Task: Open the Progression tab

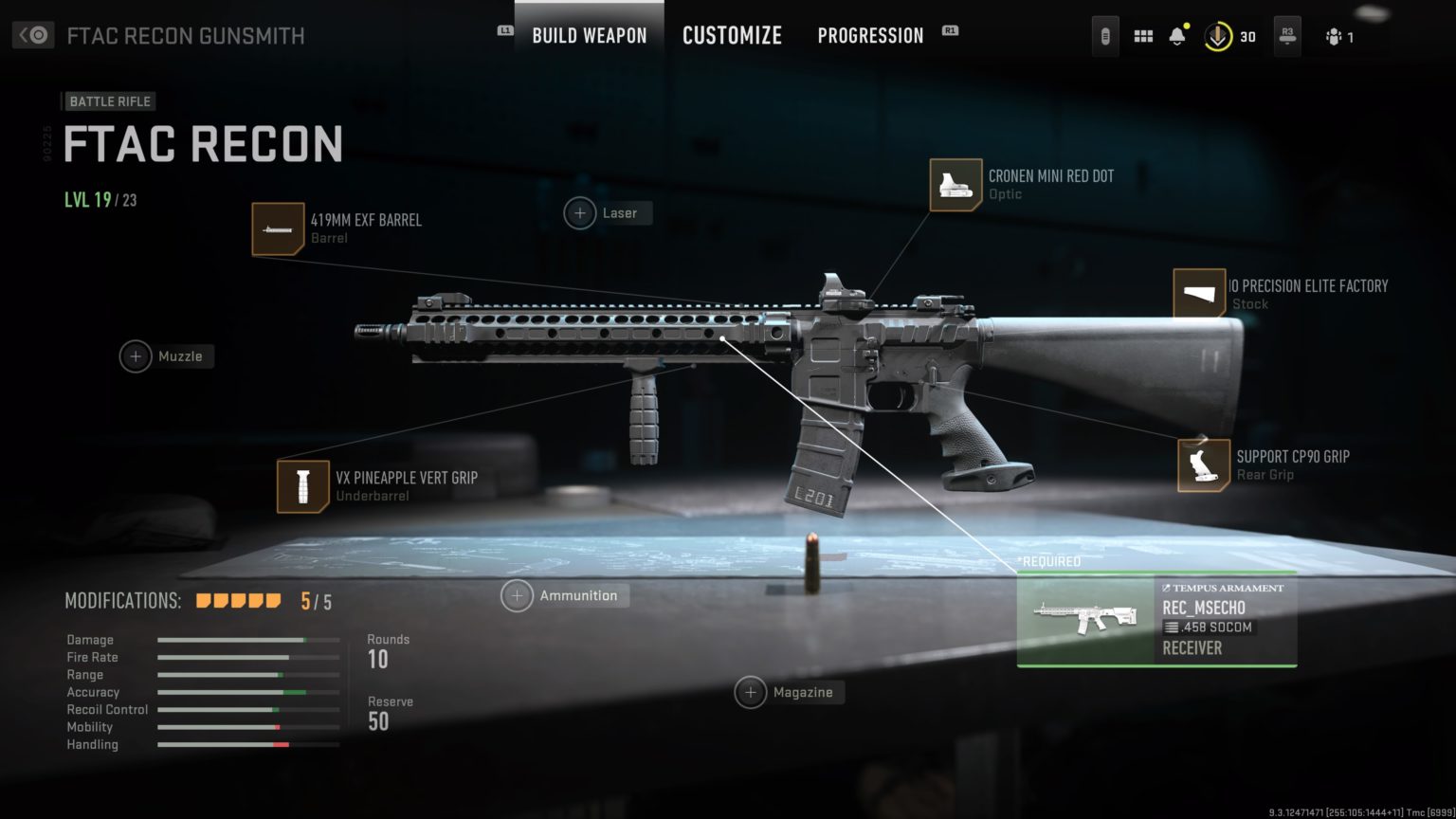Action: click(x=869, y=35)
